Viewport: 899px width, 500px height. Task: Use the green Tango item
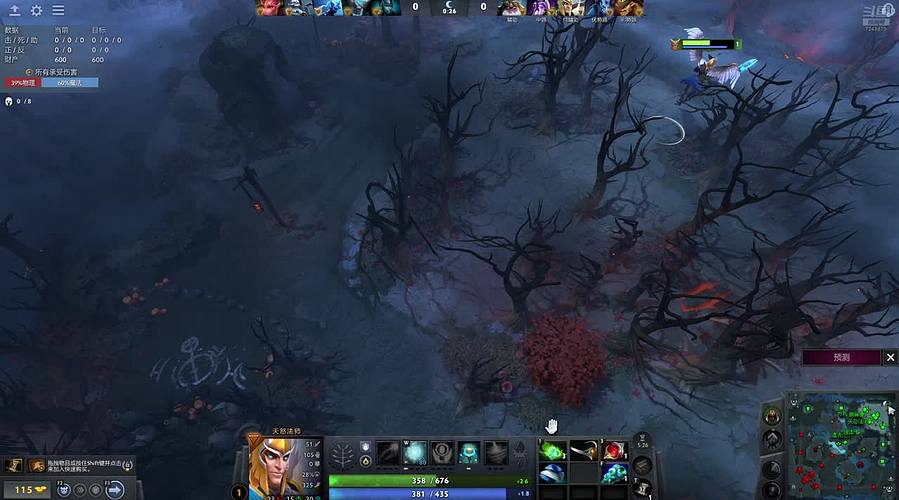pyautogui.click(x=552, y=450)
